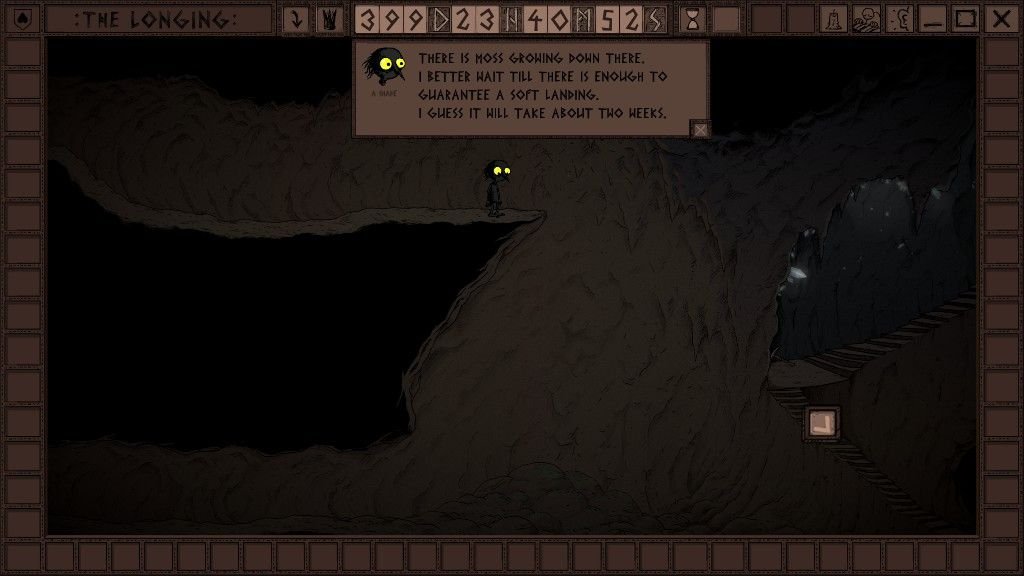Maximize the game window

[x=965, y=19]
